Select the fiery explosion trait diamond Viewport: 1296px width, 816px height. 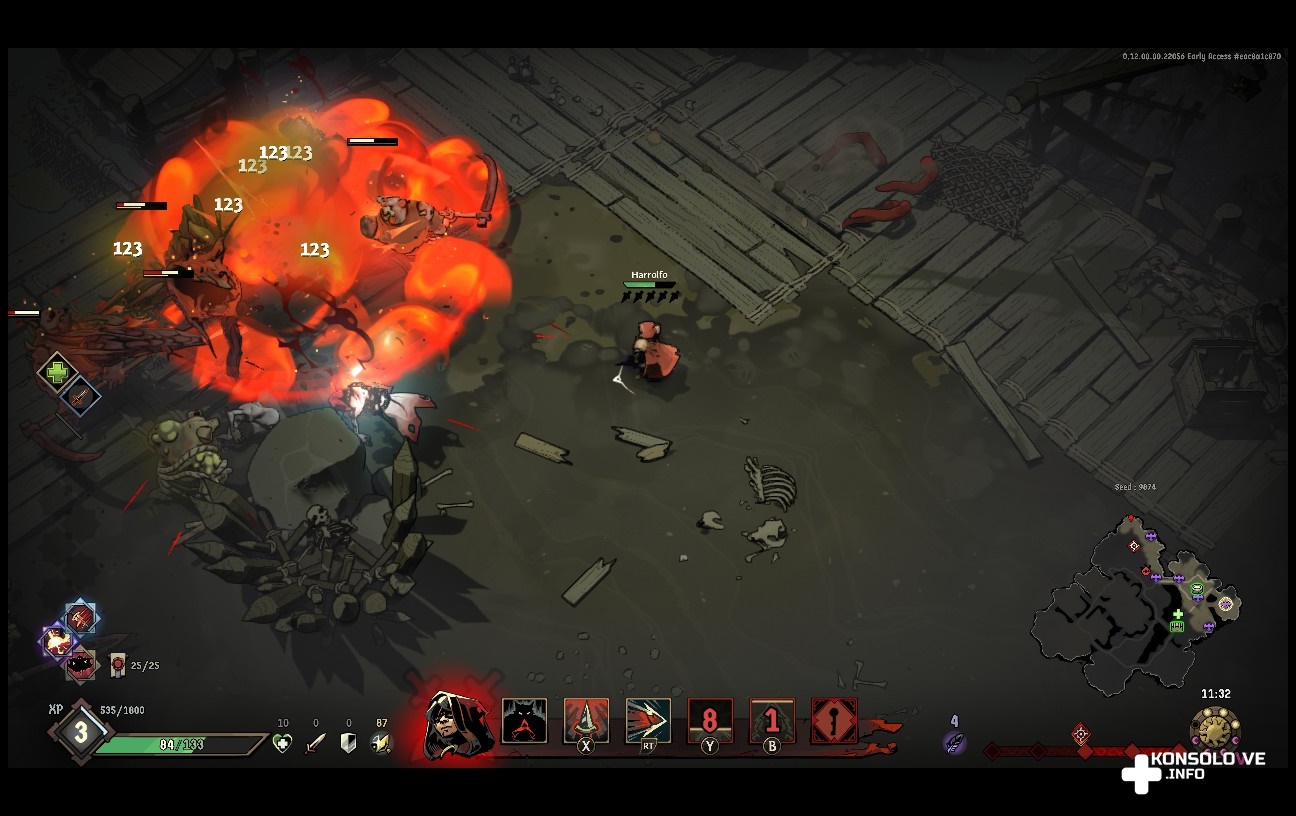(x=57, y=641)
